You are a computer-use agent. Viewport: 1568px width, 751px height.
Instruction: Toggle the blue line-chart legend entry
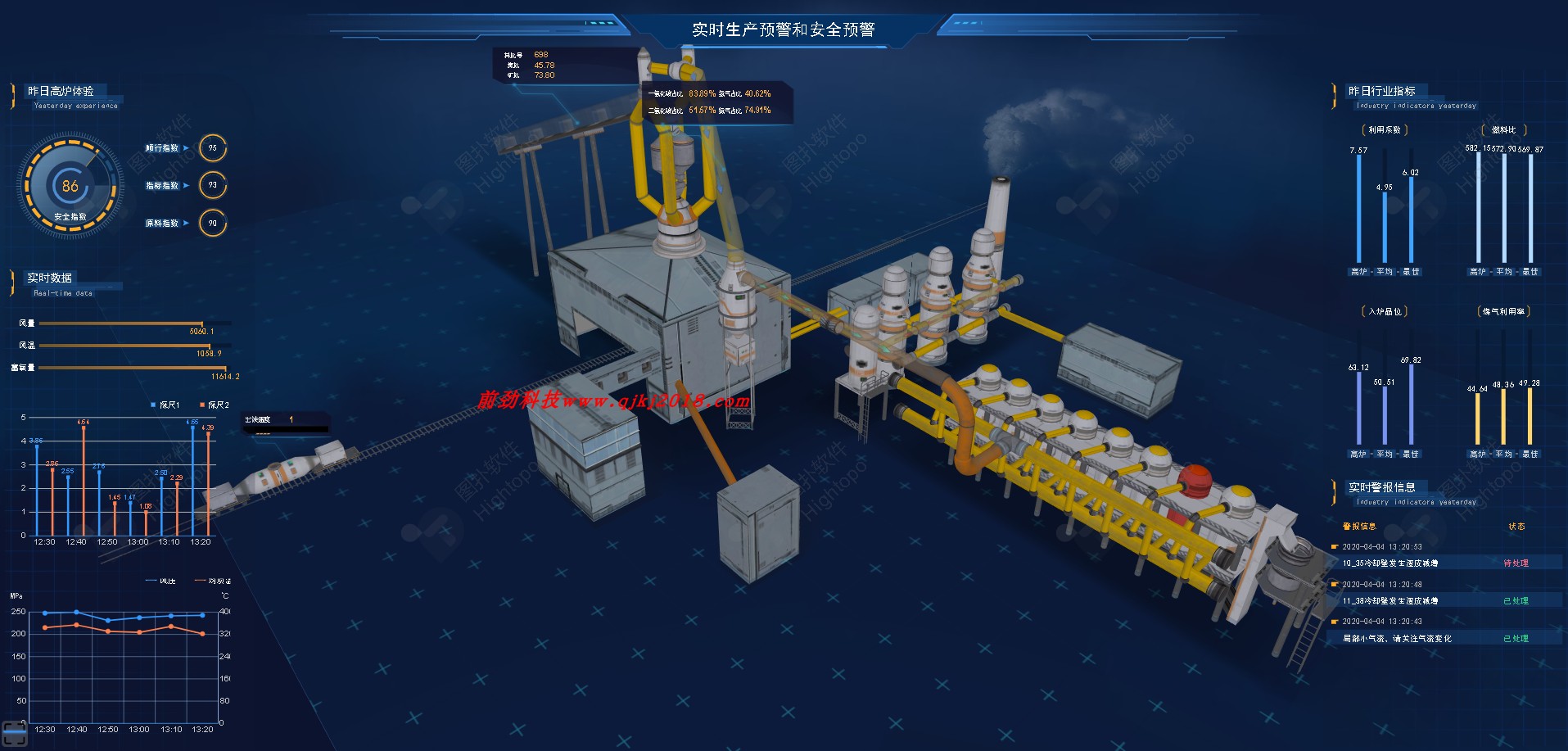161,581
